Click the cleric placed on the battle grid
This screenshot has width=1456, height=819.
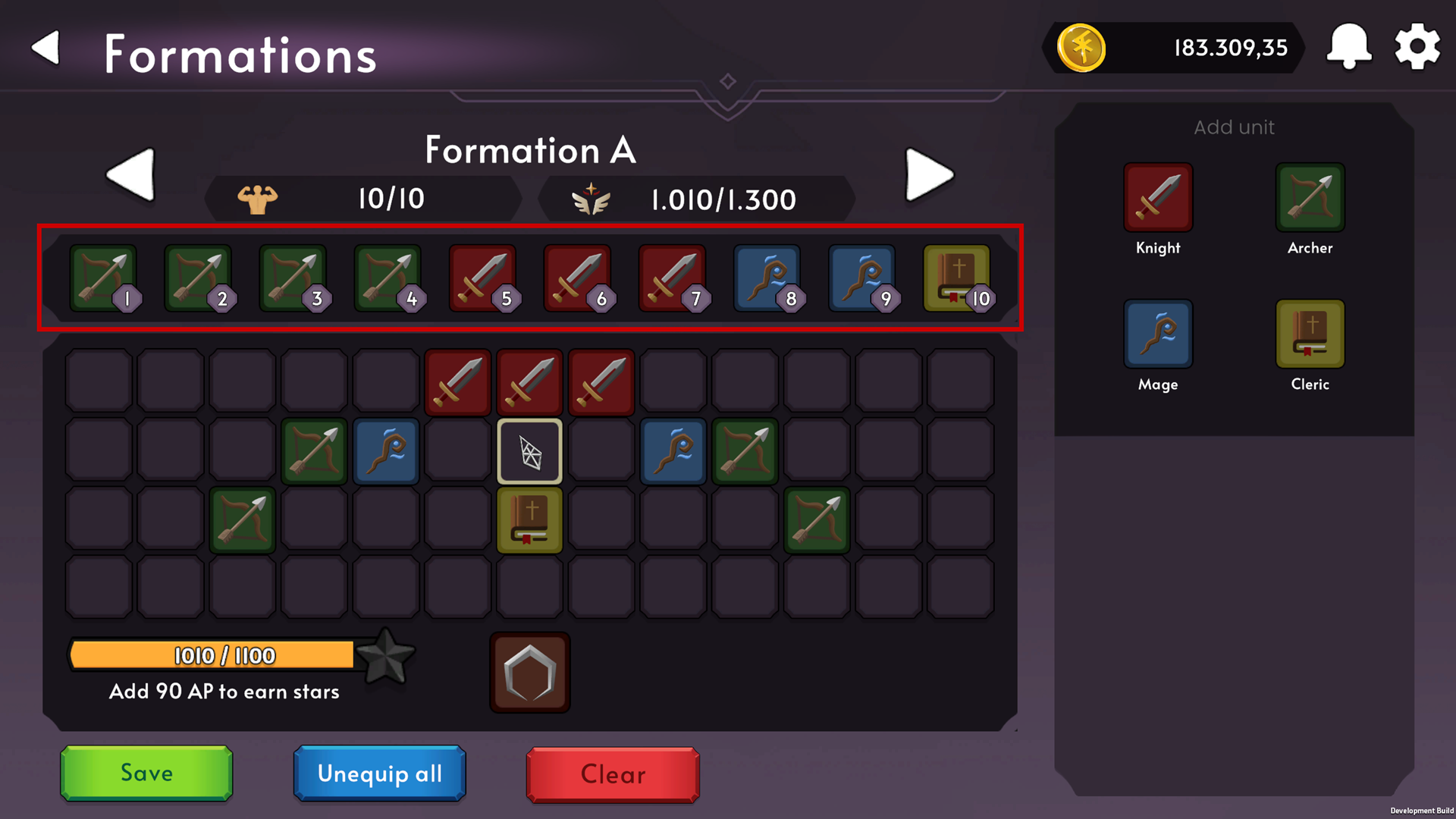(529, 519)
